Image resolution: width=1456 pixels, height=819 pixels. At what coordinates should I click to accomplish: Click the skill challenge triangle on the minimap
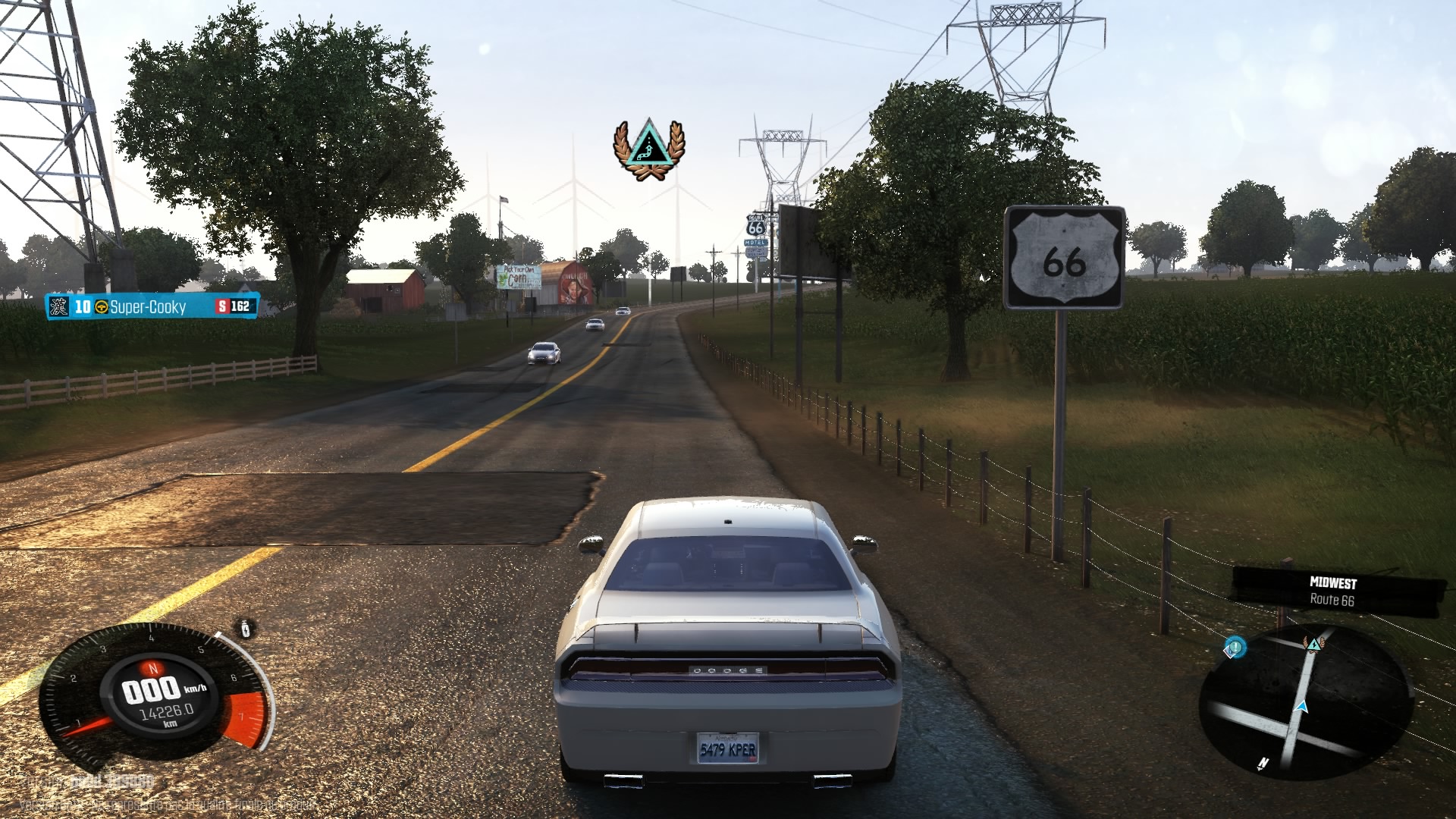[x=1313, y=644]
